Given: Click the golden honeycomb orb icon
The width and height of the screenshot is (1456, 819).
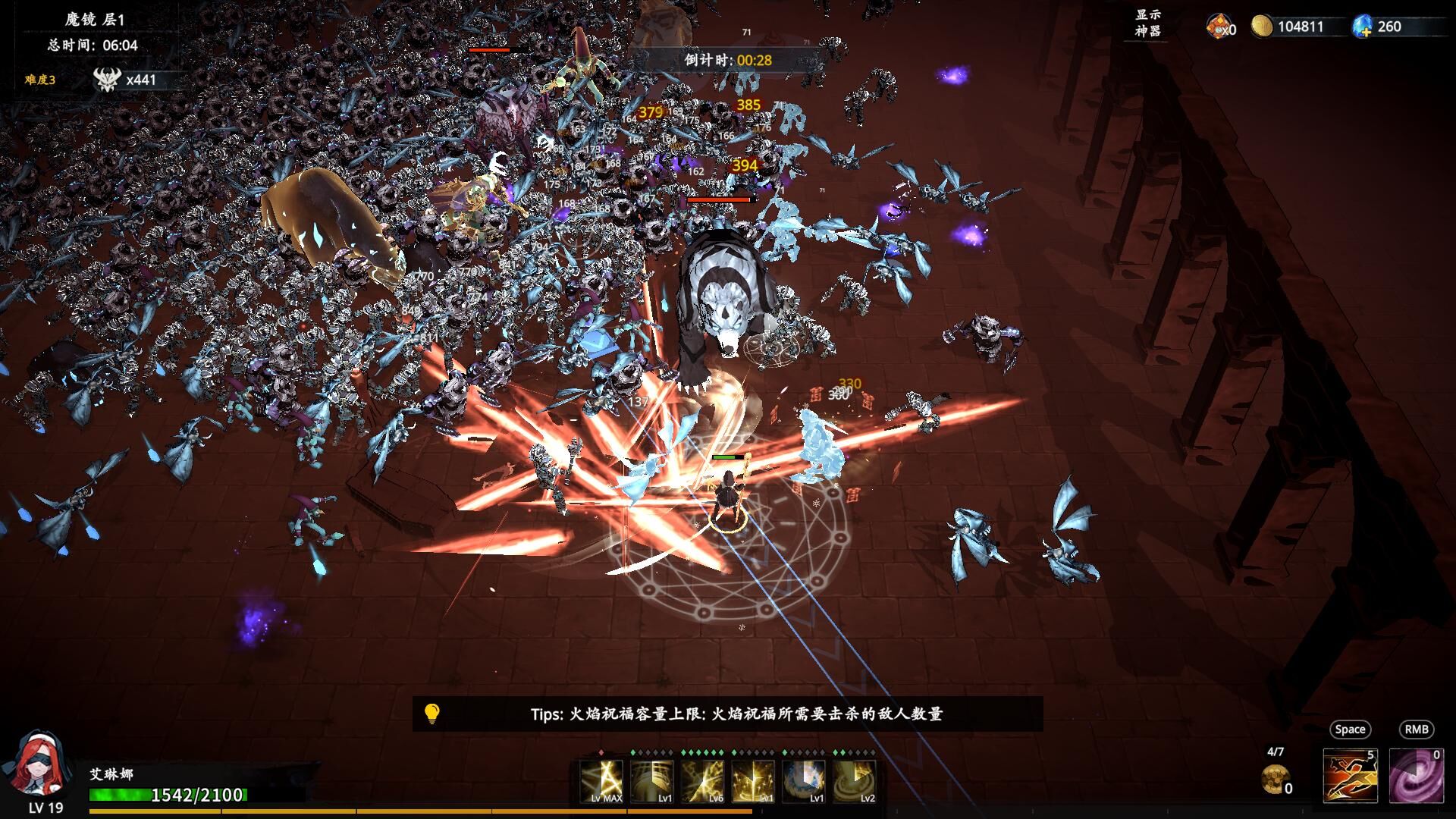Looking at the screenshot, I should [x=1274, y=778].
